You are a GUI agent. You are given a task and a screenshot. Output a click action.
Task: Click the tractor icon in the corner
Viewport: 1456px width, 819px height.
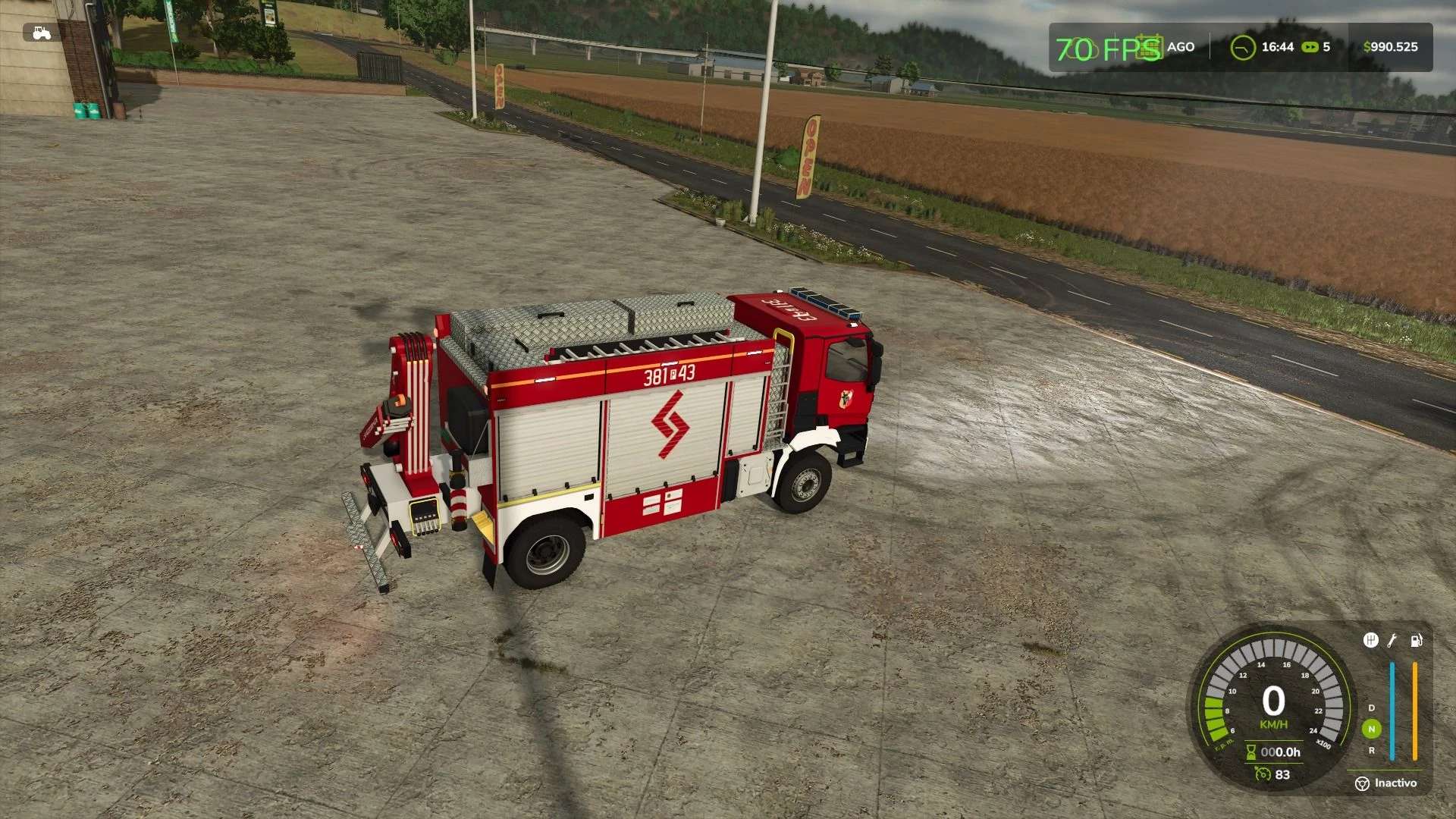[x=42, y=33]
